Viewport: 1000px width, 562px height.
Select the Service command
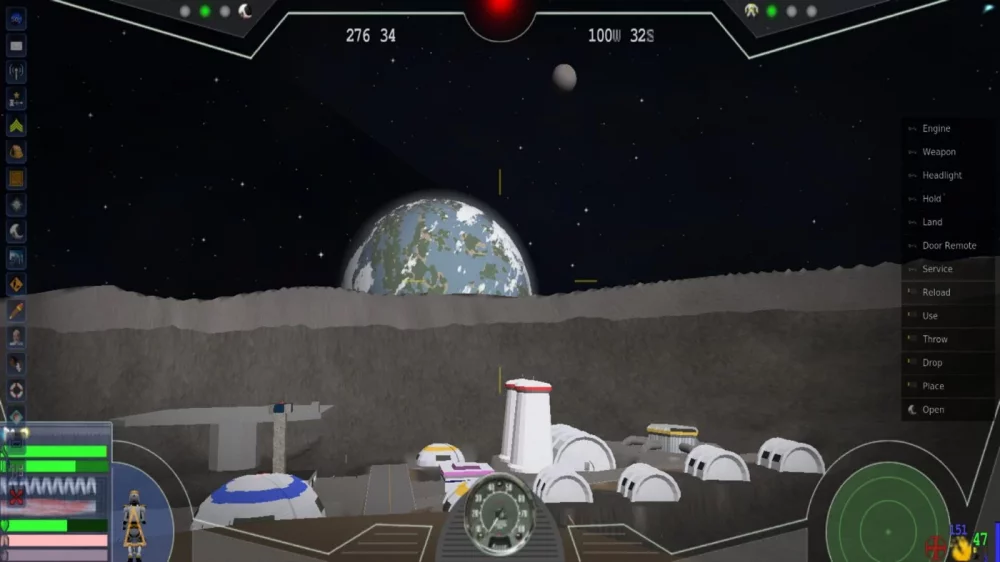937,269
